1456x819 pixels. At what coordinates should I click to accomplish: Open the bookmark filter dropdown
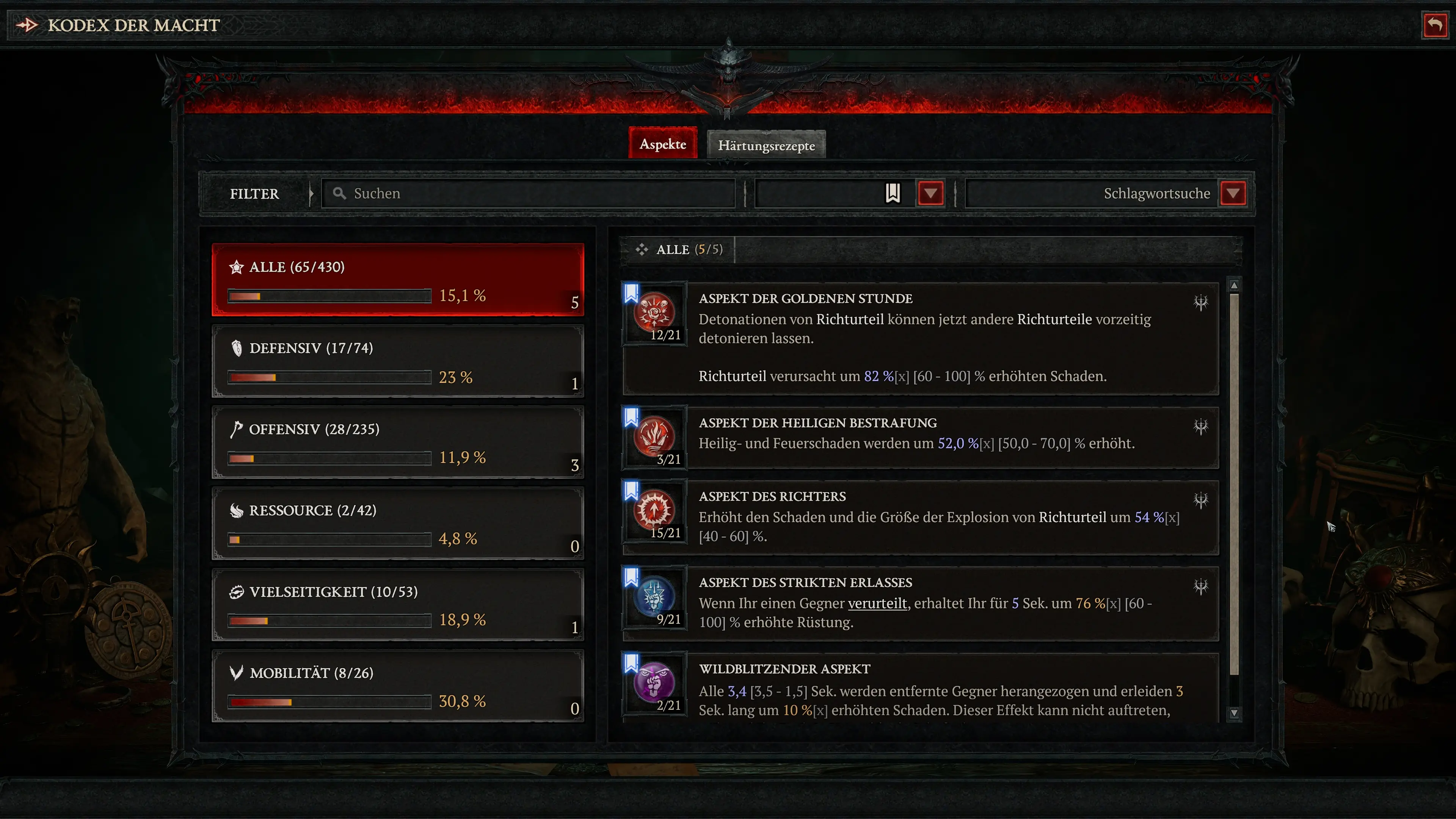tap(930, 193)
